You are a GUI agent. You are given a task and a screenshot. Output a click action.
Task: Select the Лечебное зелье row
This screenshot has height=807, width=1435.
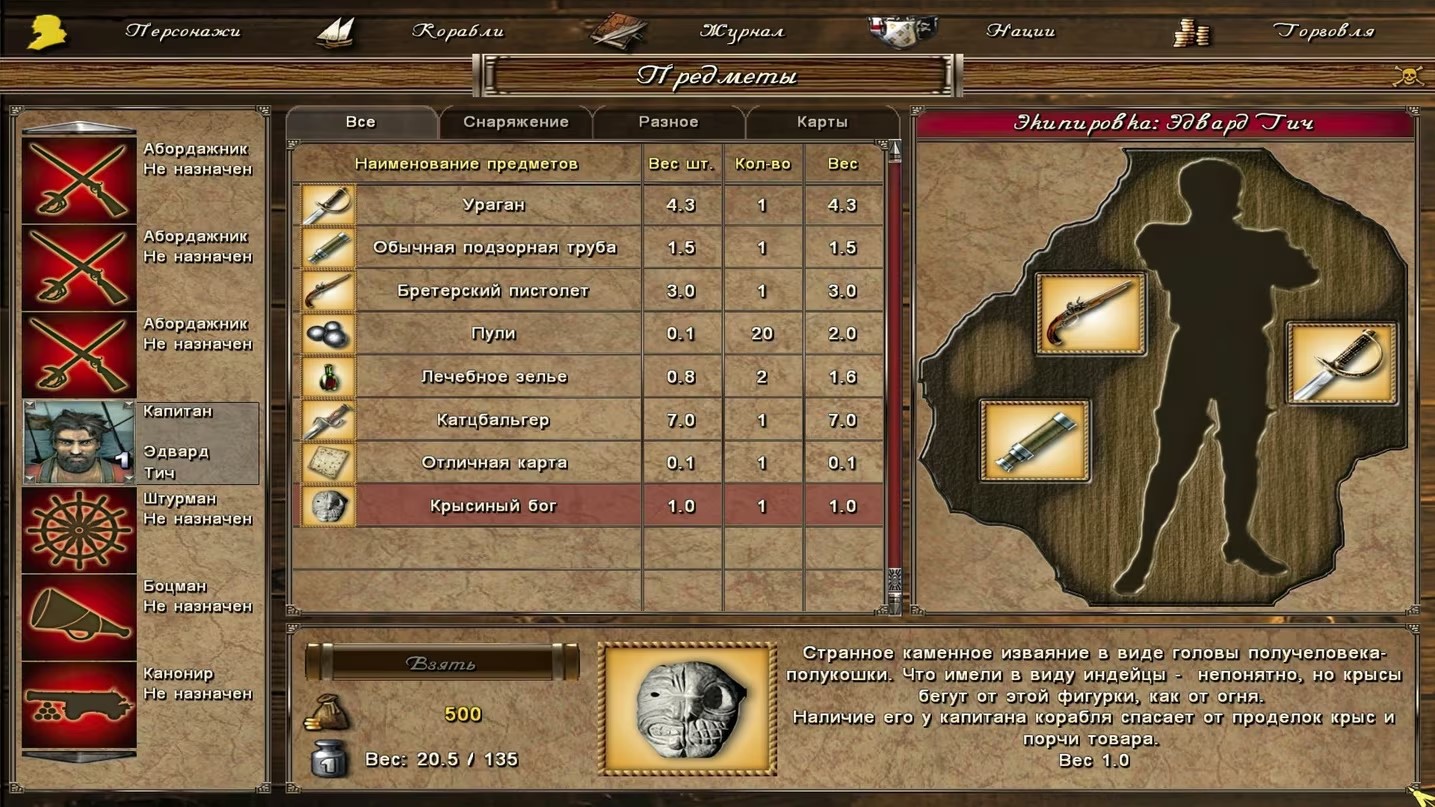[493, 377]
